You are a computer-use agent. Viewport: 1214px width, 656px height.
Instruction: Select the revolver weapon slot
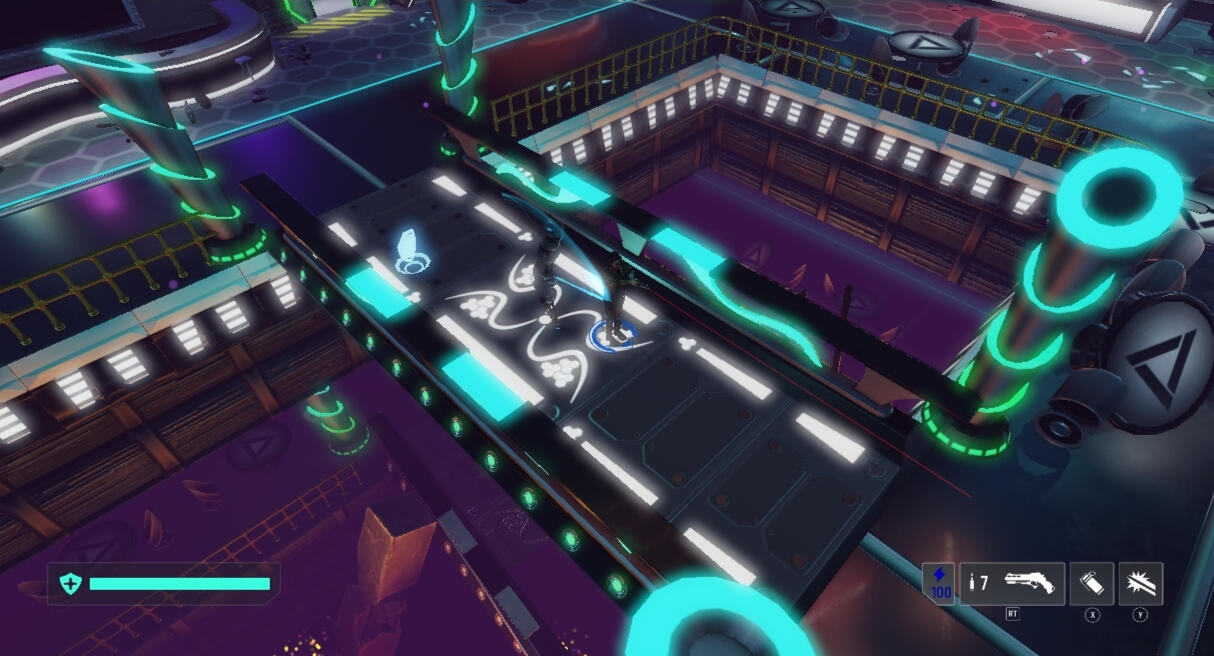pyautogui.click(x=1012, y=583)
